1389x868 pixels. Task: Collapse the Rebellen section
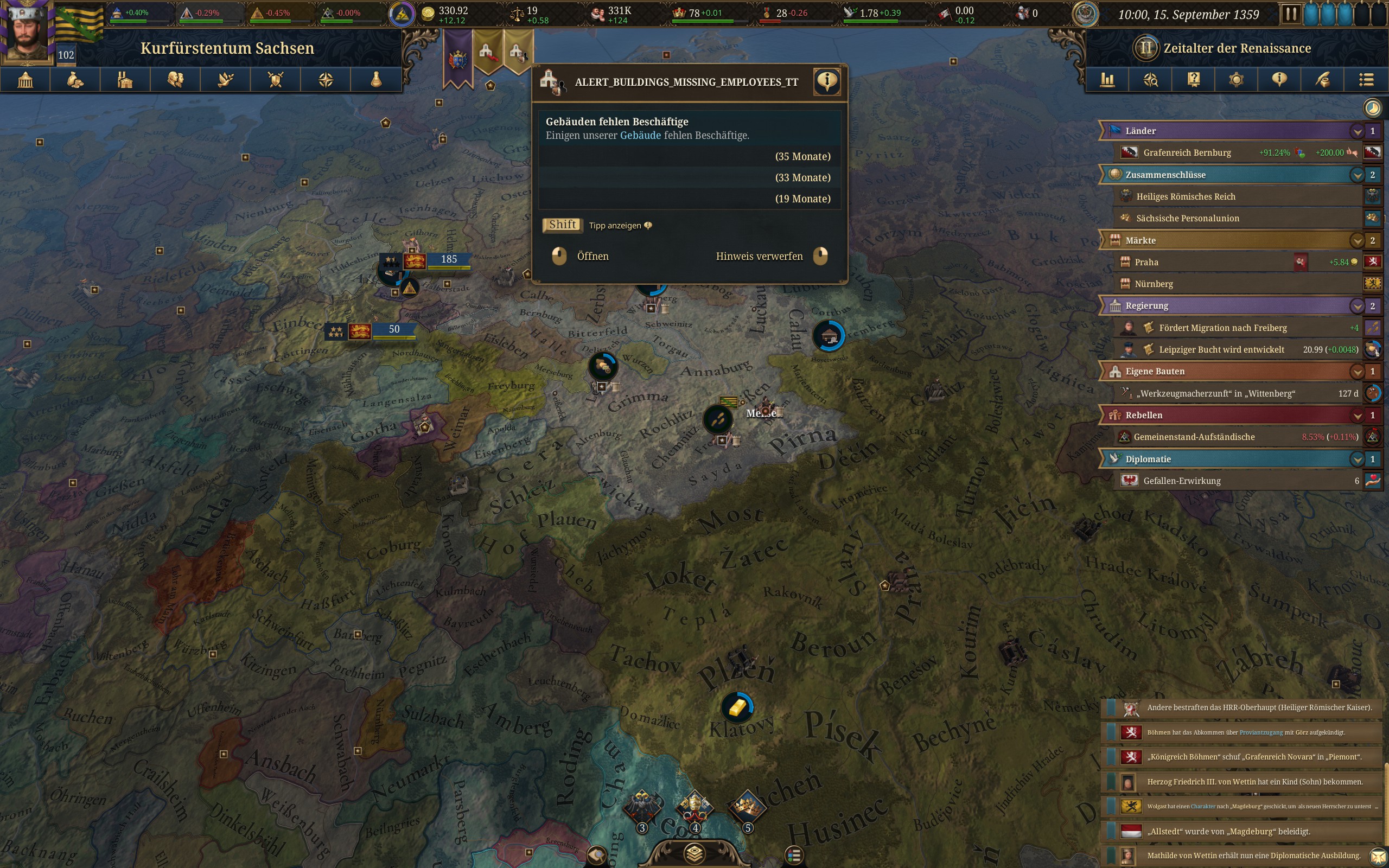pyautogui.click(x=1358, y=415)
